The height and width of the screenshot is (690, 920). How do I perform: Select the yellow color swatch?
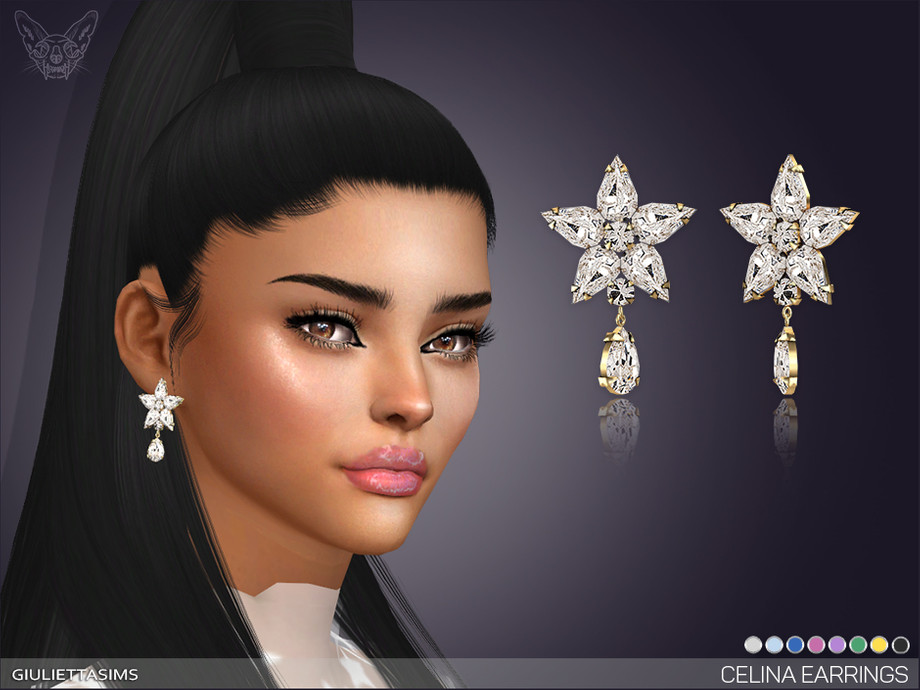click(x=879, y=645)
